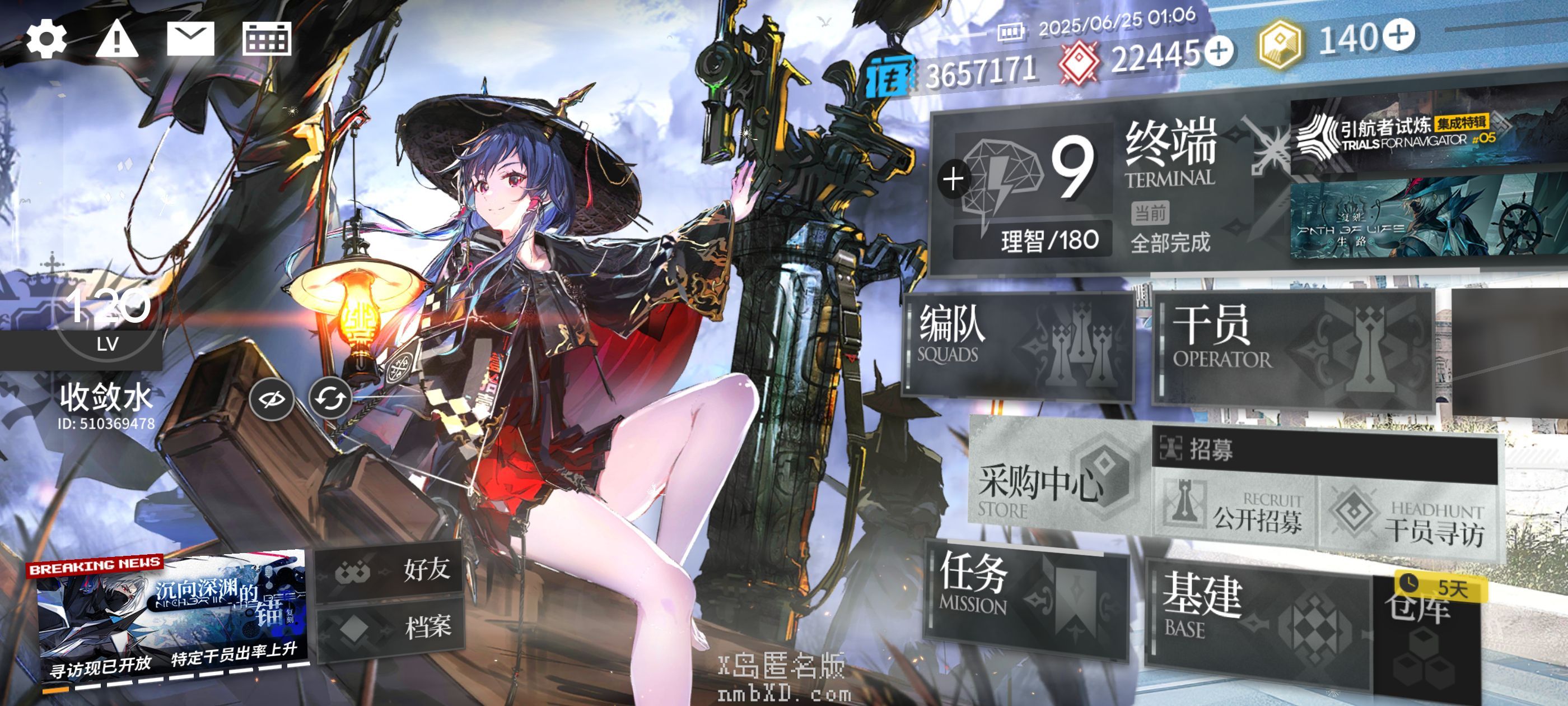Open Recruit (公开招募)

tap(1236, 513)
